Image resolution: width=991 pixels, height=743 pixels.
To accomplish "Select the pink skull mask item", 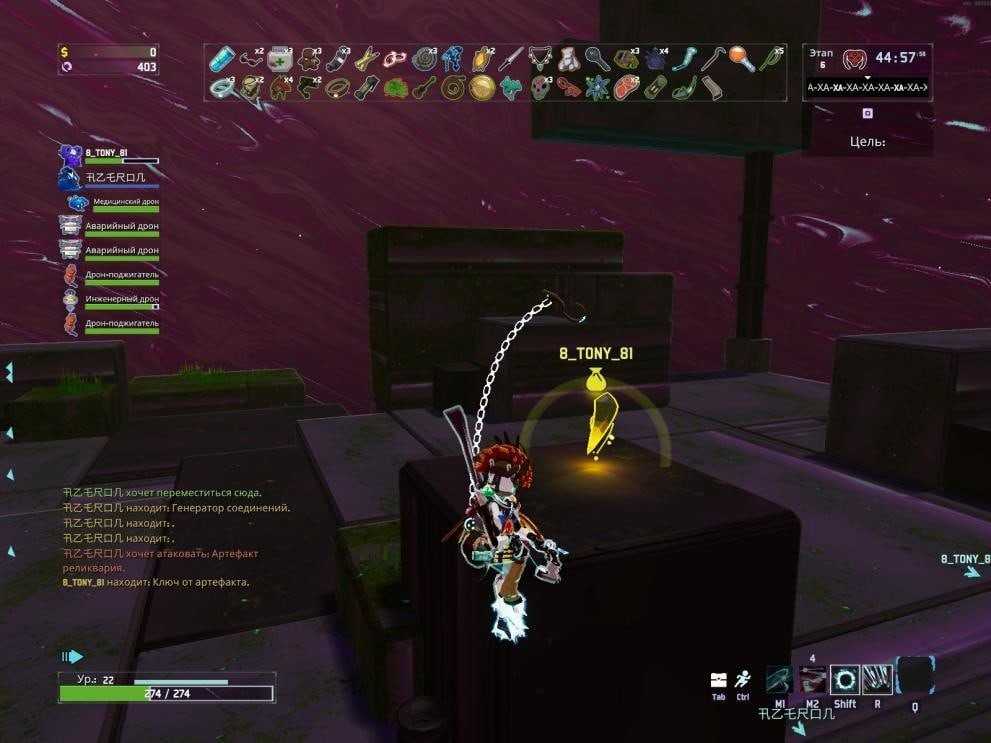I will click(540, 88).
